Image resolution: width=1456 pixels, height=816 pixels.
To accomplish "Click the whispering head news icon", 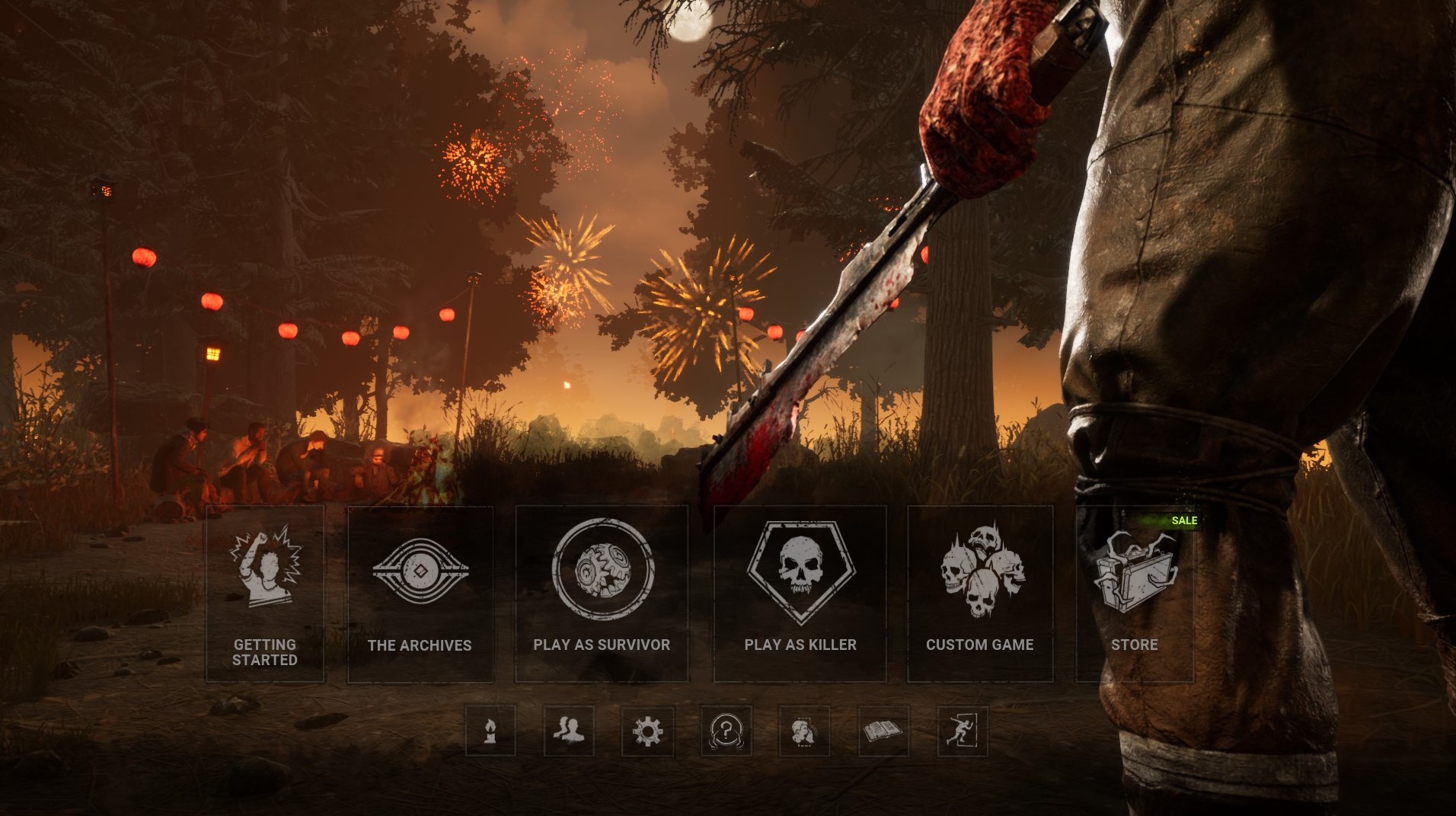I will 803,730.
